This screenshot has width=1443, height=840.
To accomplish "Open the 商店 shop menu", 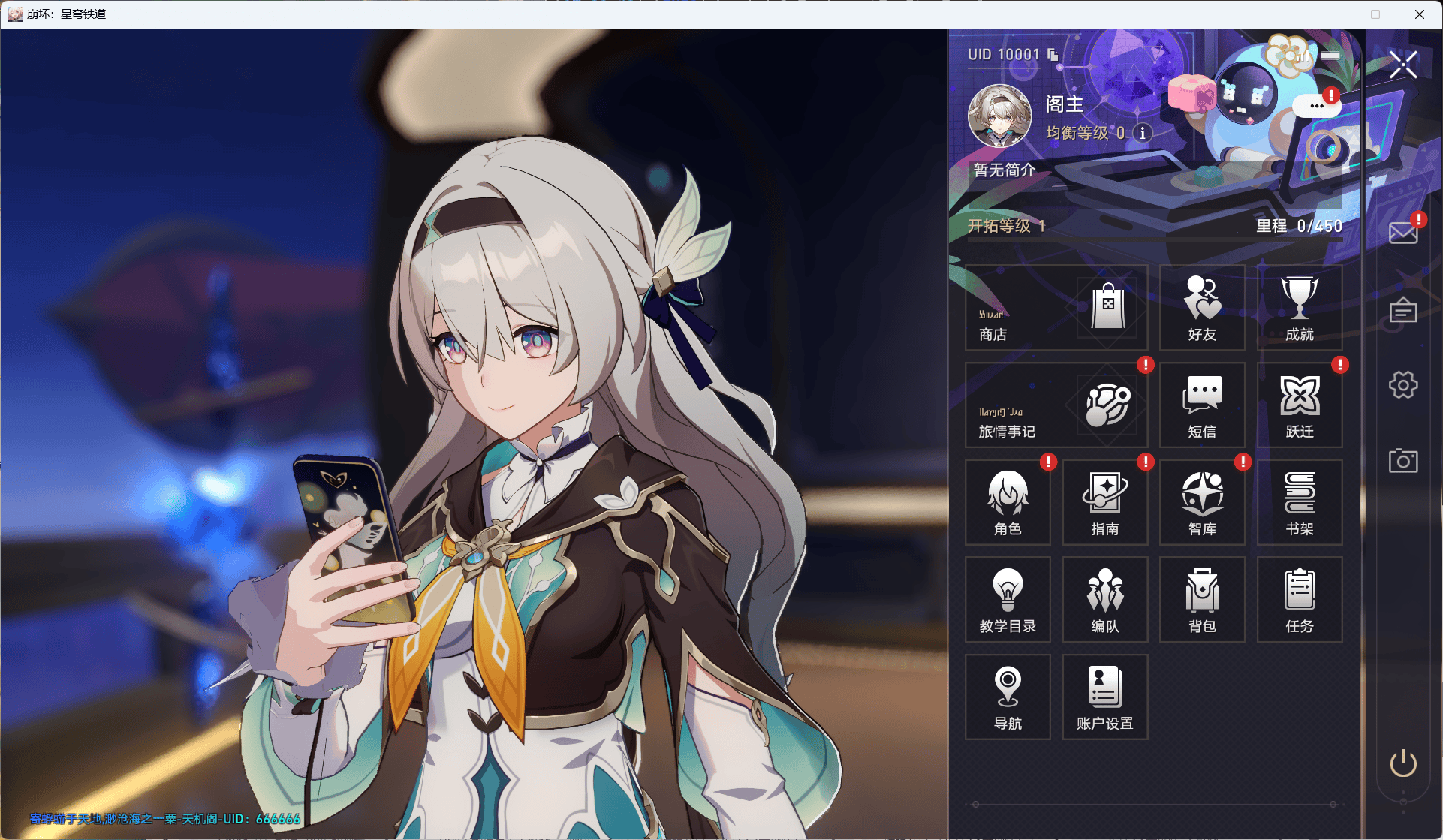I will click(x=1056, y=308).
